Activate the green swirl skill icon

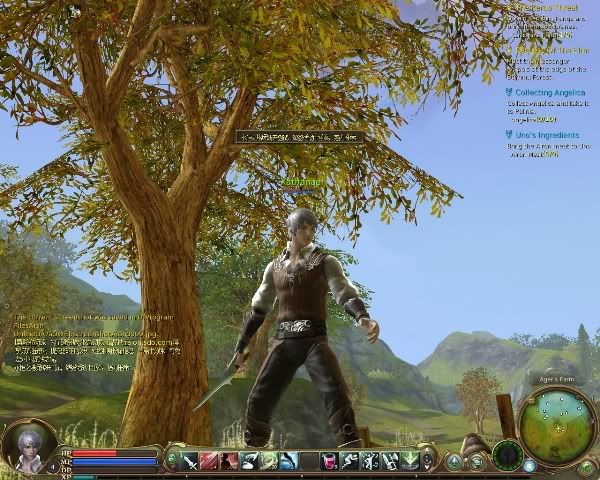269,461
